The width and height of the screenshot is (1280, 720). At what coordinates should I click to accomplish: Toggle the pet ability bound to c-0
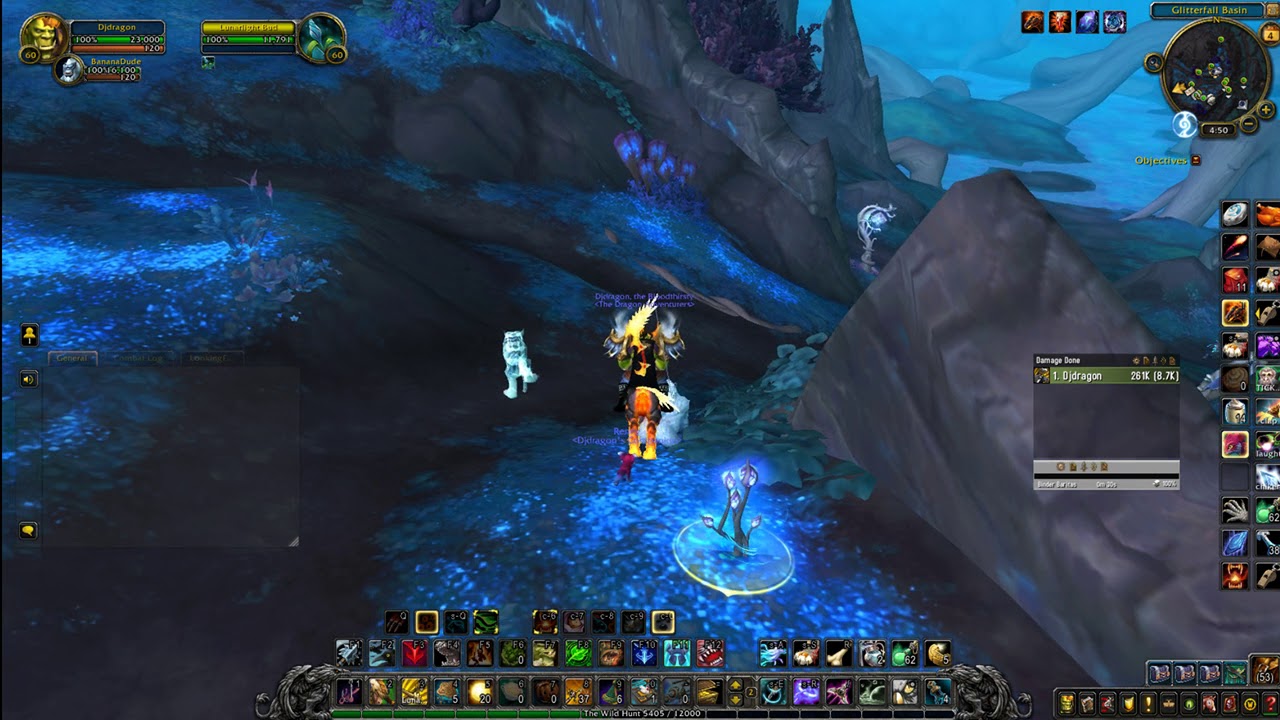click(663, 623)
